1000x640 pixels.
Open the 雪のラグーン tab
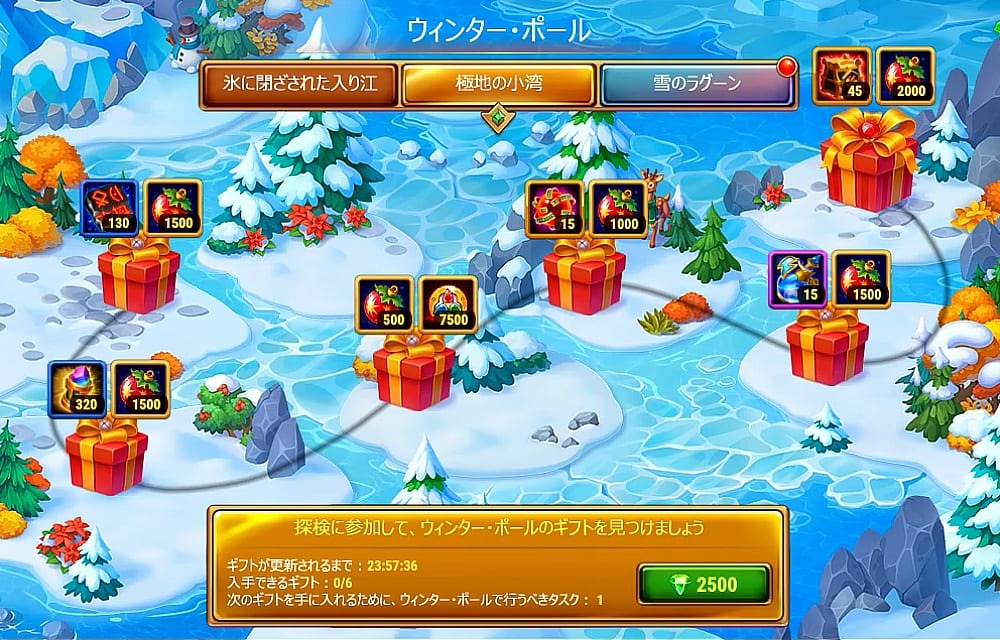pyautogui.click(x=696, y=85)
